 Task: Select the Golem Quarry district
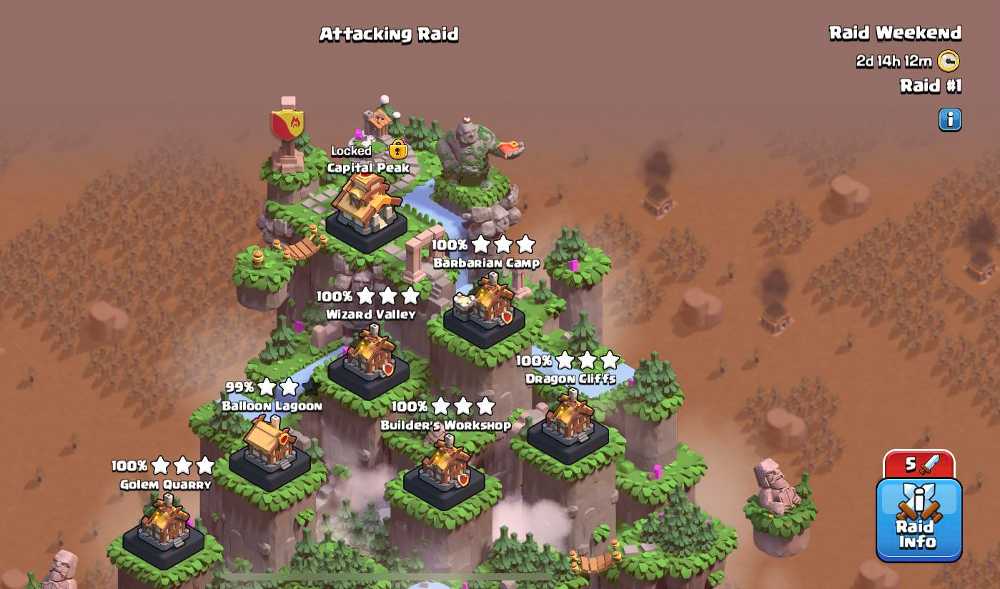point(164,525)
